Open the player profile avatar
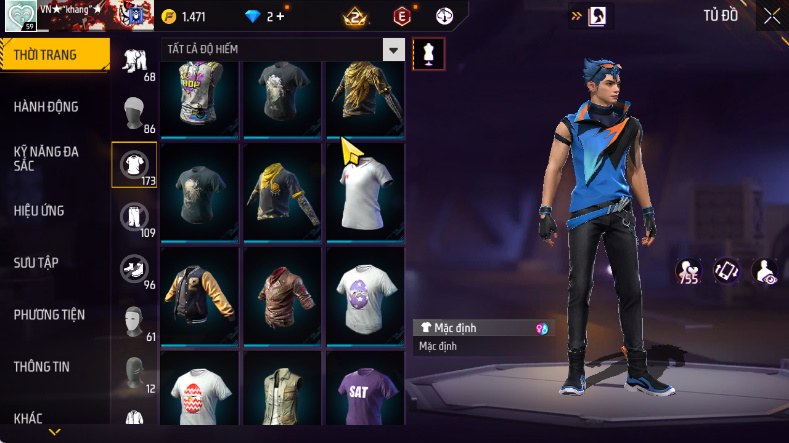The height and width of the screenshot is (443, 789). [x=21, y=16]
